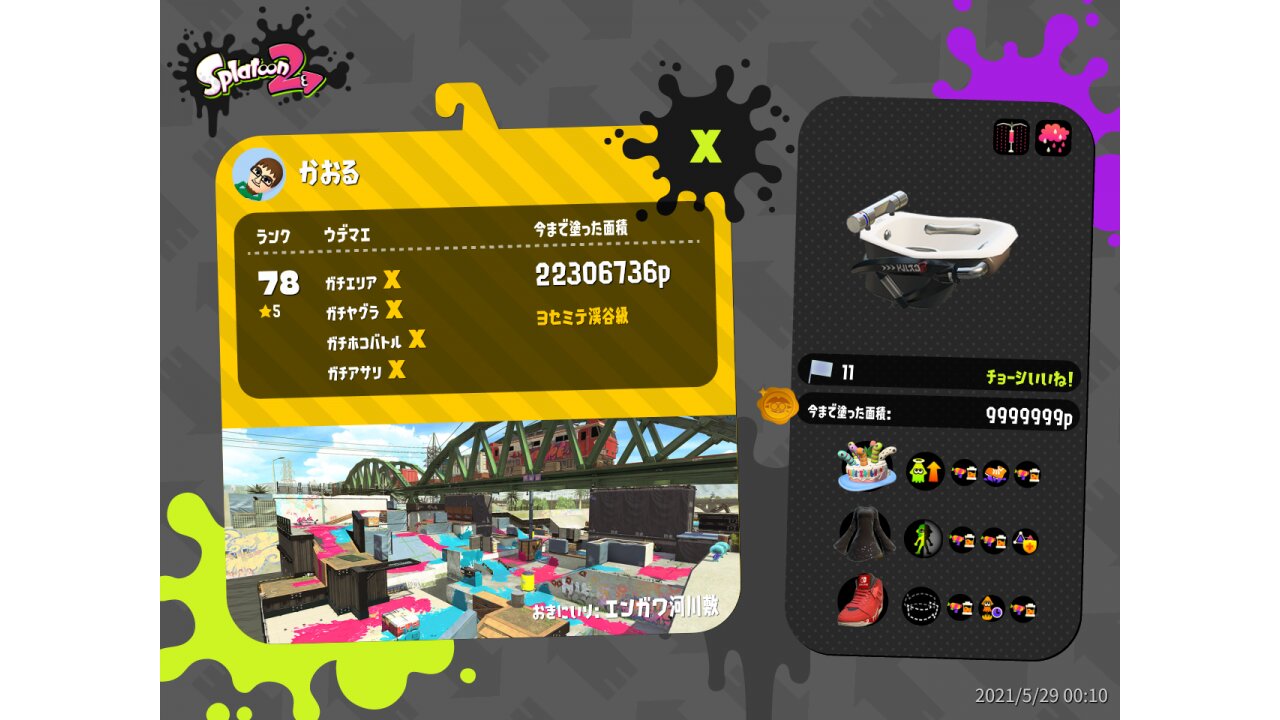1280x720 pixels.
Task: Tap the player avatar next to かおる
Action: pos(259,175)
